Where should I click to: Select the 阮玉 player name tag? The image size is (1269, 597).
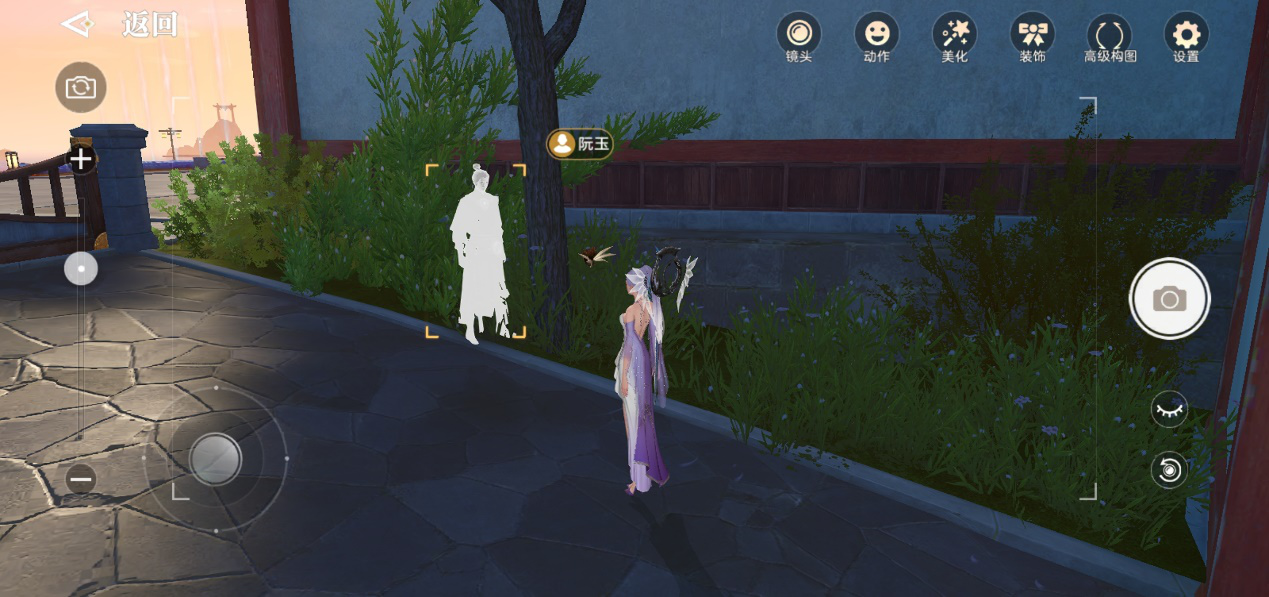tap(580, 144)
